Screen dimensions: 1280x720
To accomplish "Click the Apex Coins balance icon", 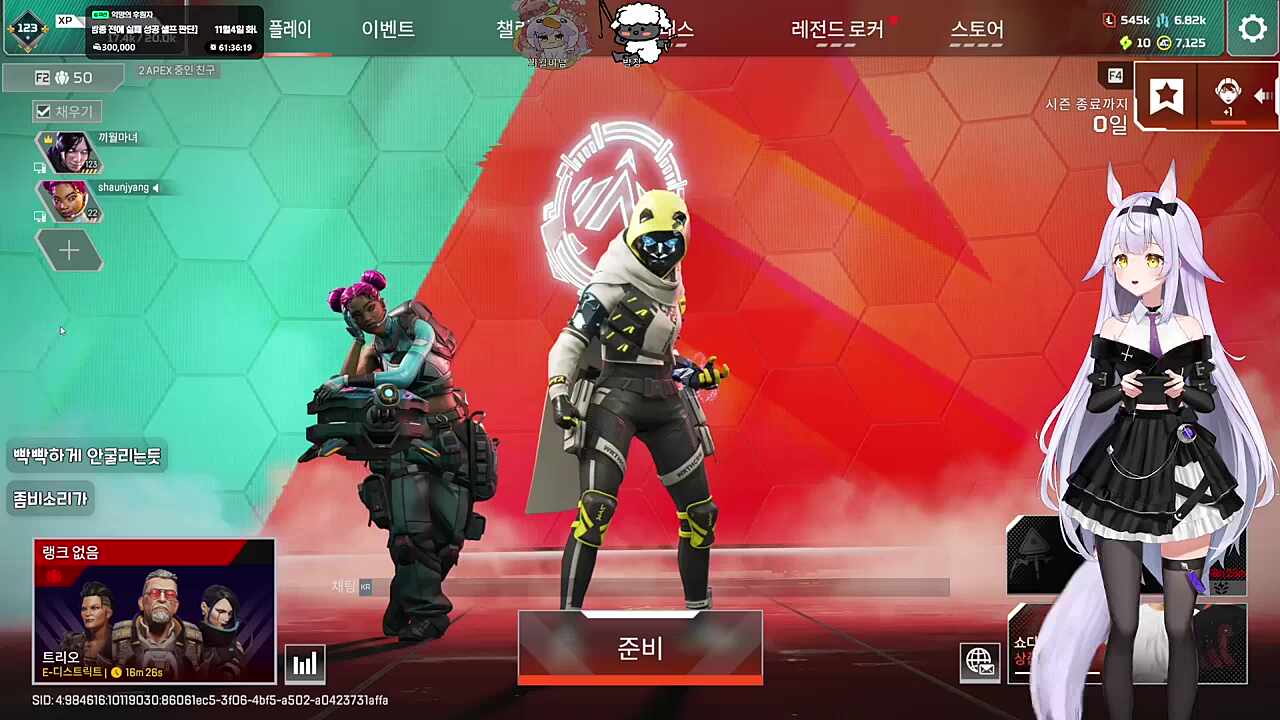I will click(1165, 43).
